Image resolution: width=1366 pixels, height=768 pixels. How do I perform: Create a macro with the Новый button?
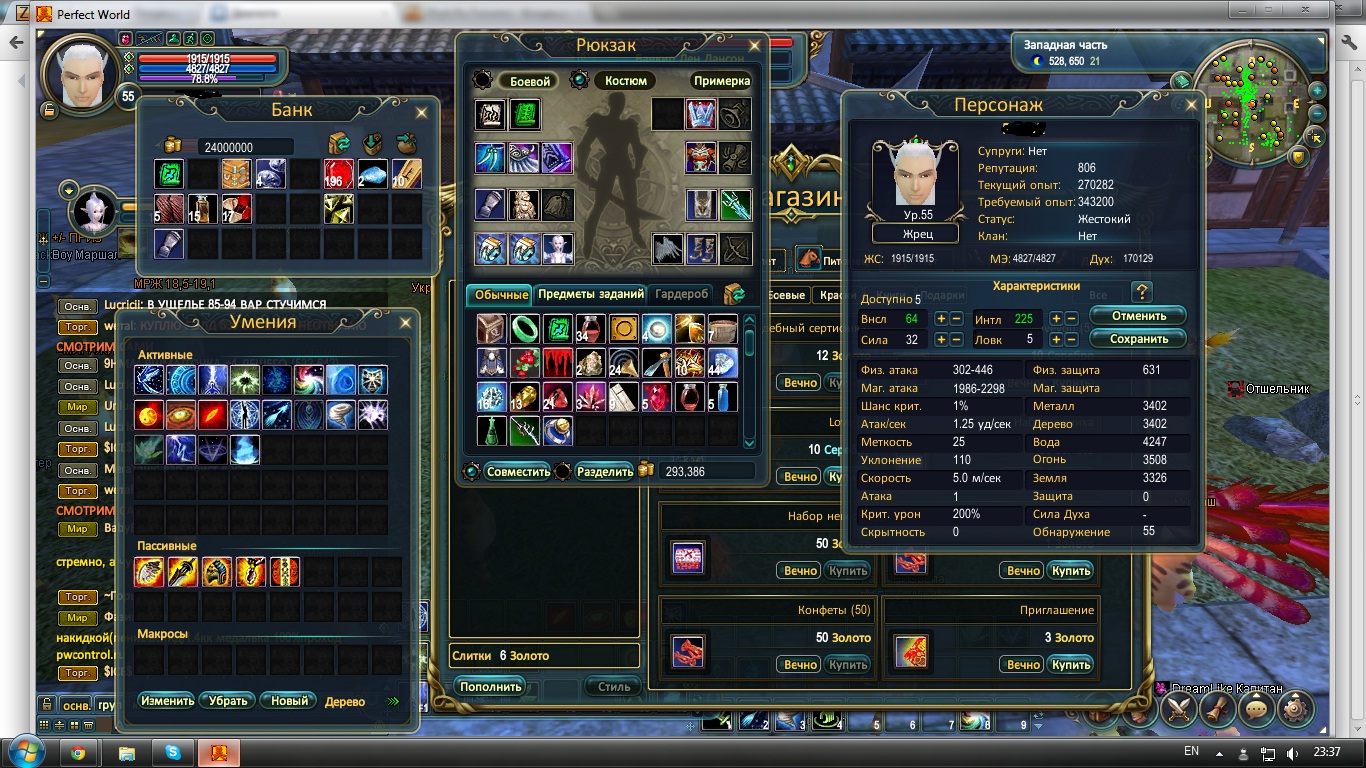tap(289, 701)
